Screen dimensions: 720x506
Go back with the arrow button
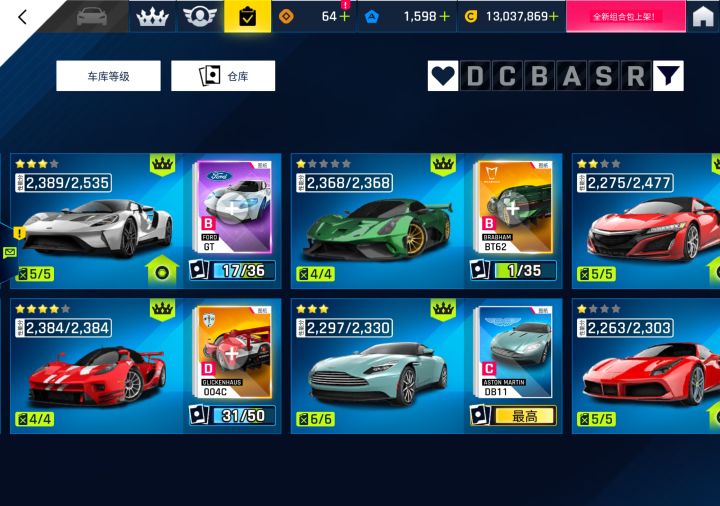23,17
